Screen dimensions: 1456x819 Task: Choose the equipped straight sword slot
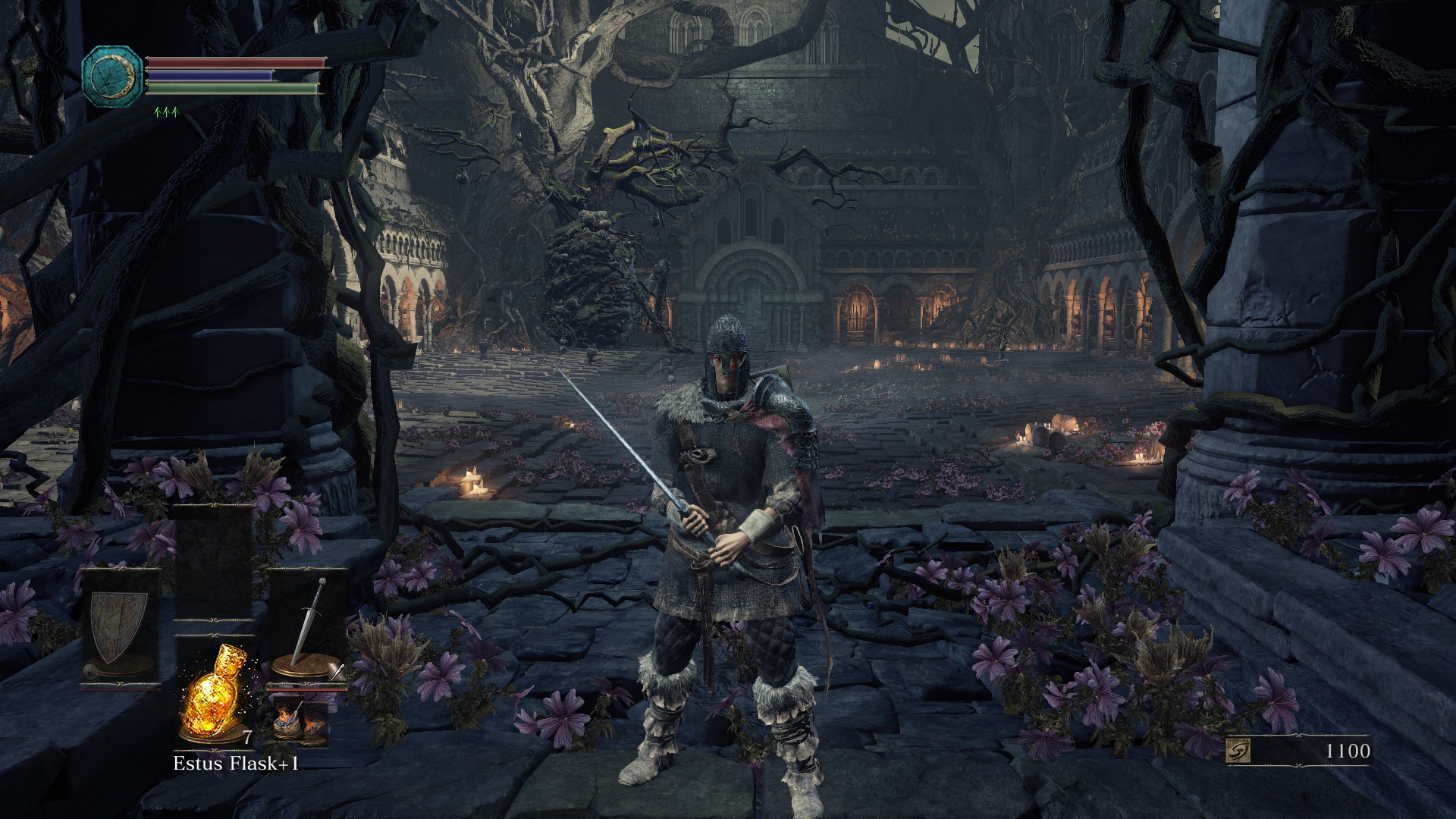[307, 628]
